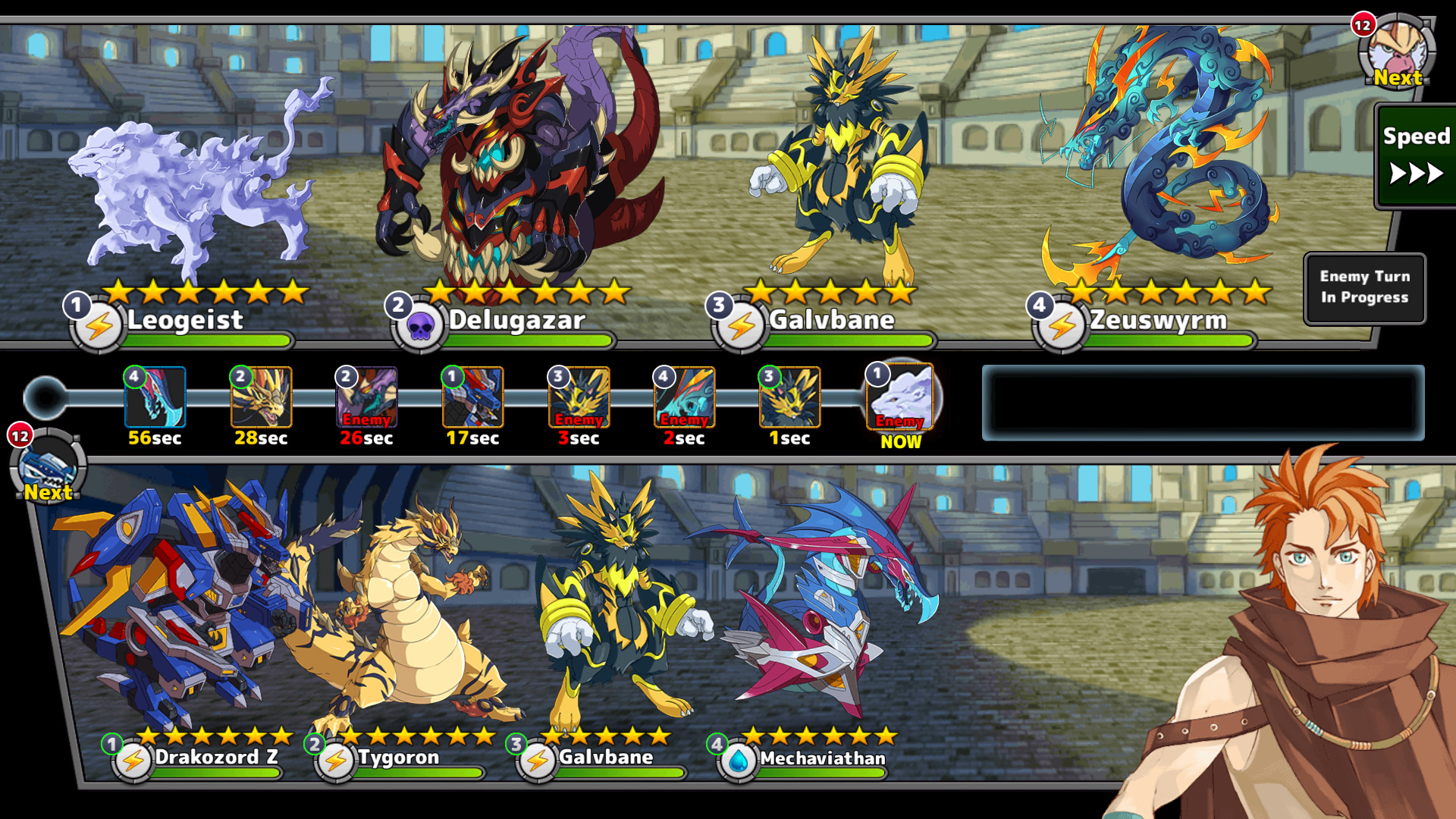1456x819 pixels.
Task: Click the 17sec turn order portrait
Action: tap(472, 397)
